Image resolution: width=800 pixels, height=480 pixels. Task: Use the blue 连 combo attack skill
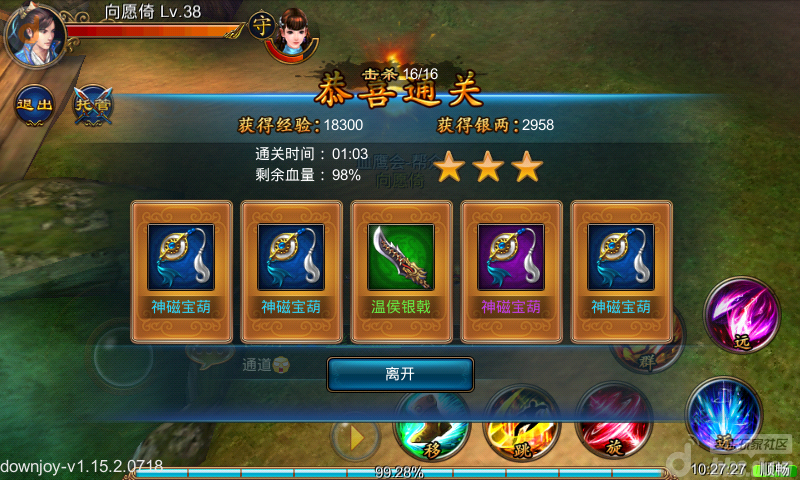pyautogui.click(x=722, y=414)
